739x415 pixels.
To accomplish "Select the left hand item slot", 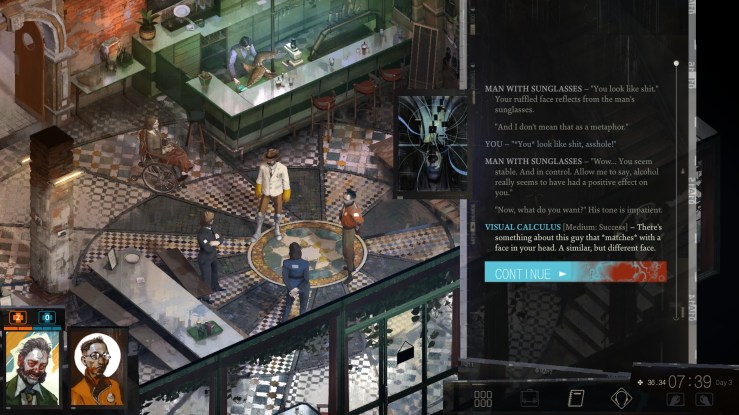I will tap(677, 399).
